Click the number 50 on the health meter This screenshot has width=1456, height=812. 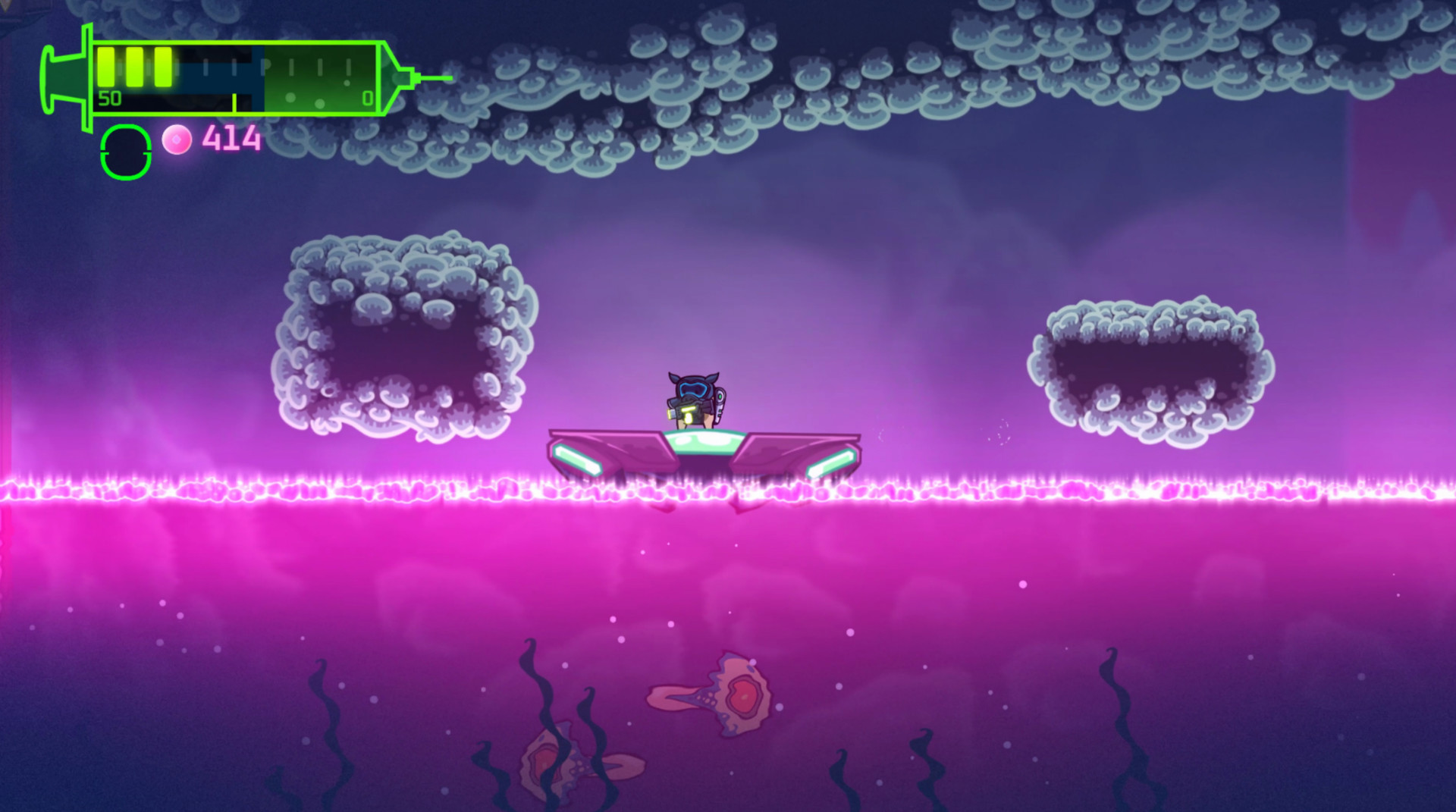[110, 98]
